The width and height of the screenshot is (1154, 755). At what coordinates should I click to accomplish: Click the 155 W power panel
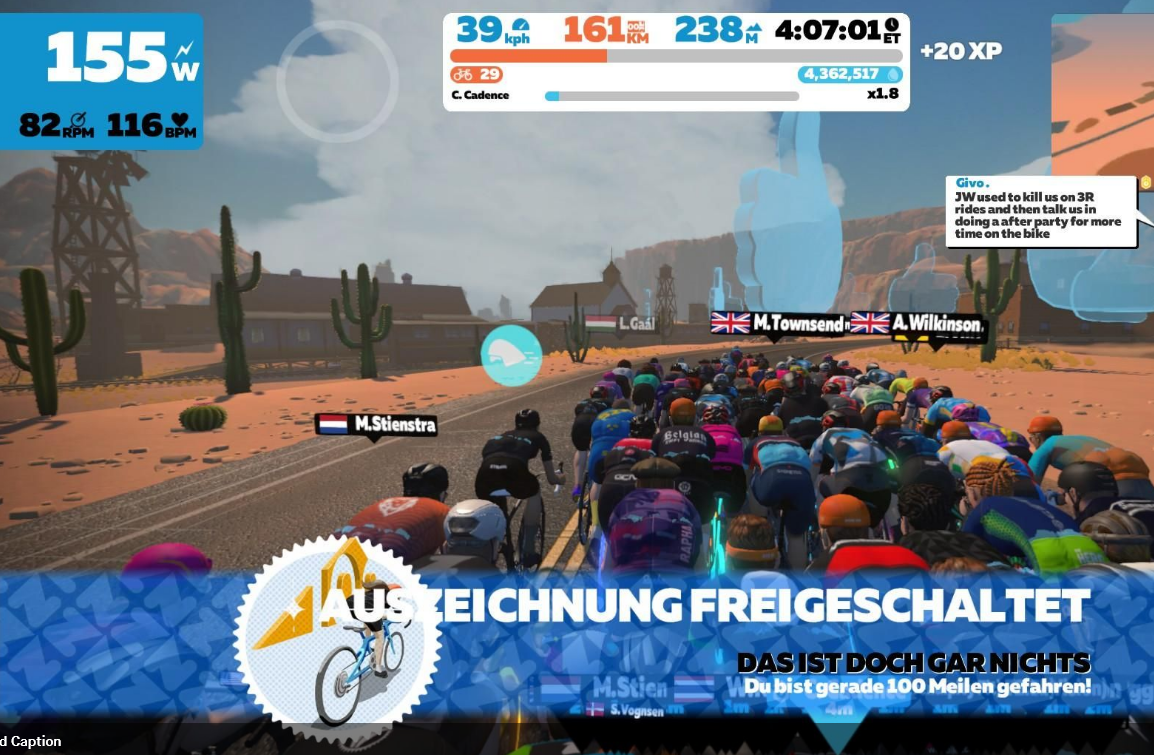(x=102, y=82)
